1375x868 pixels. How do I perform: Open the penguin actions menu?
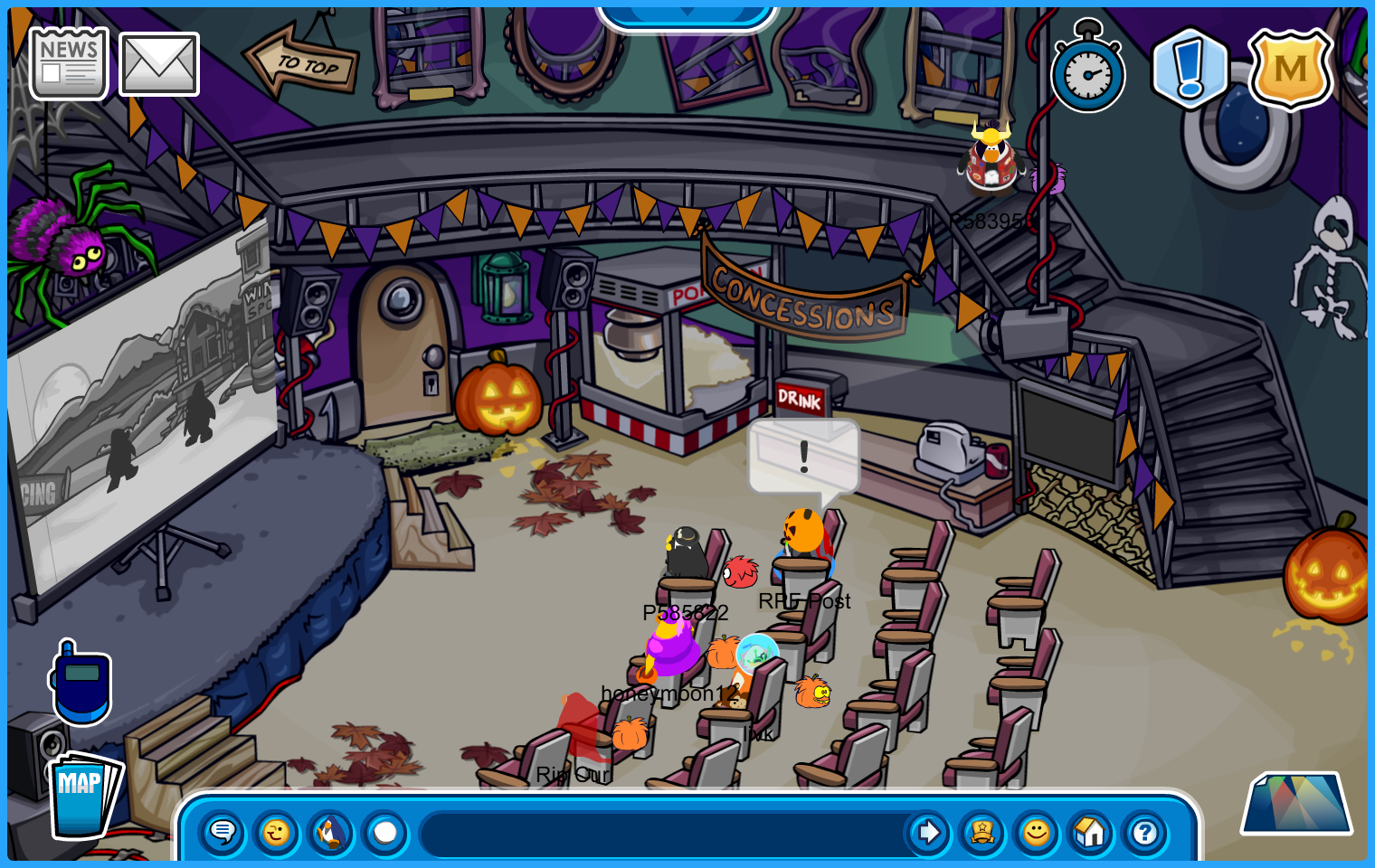coord(331,832)
